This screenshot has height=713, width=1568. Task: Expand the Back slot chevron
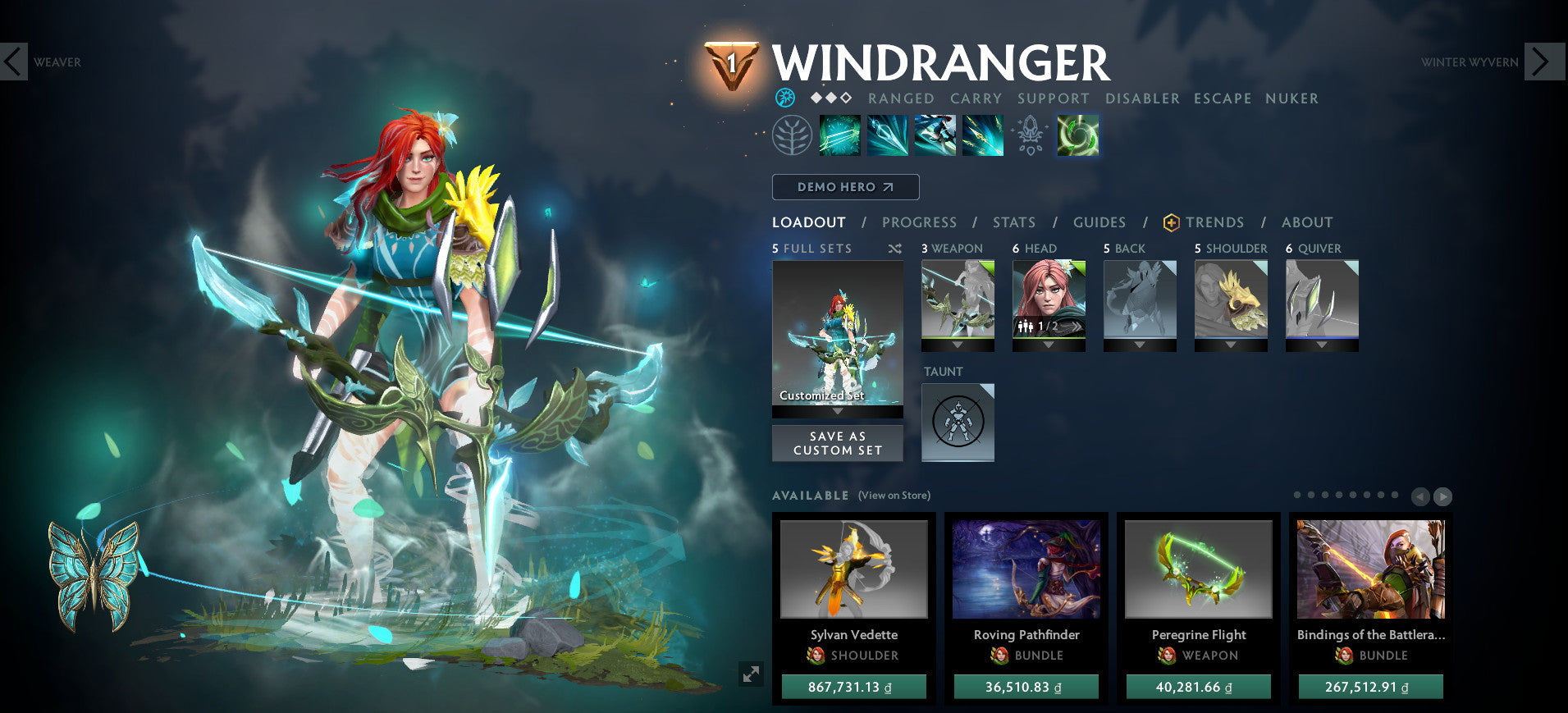click(1141, 345)
